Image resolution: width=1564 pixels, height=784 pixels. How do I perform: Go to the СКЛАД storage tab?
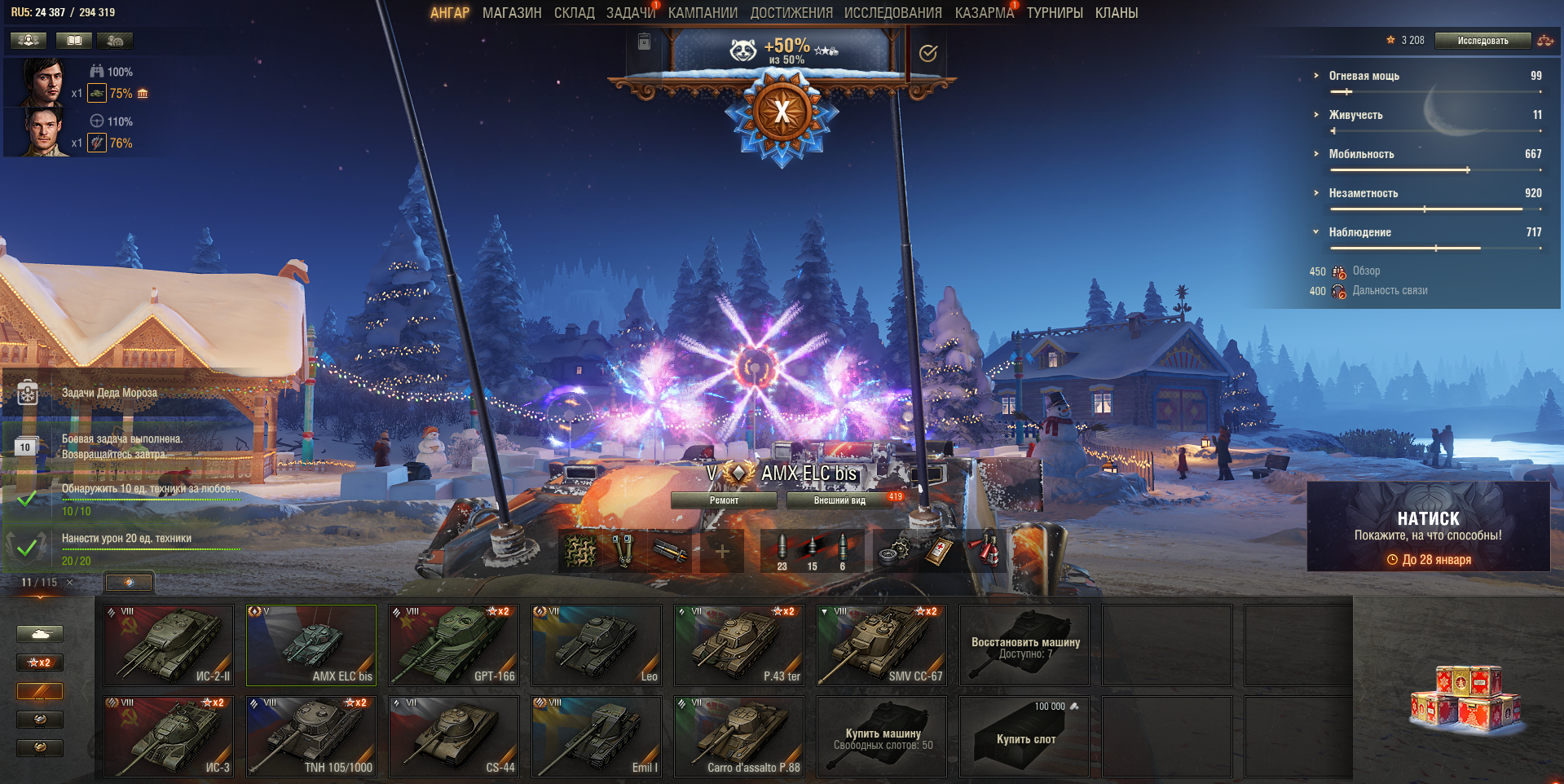tap(574, 13)
